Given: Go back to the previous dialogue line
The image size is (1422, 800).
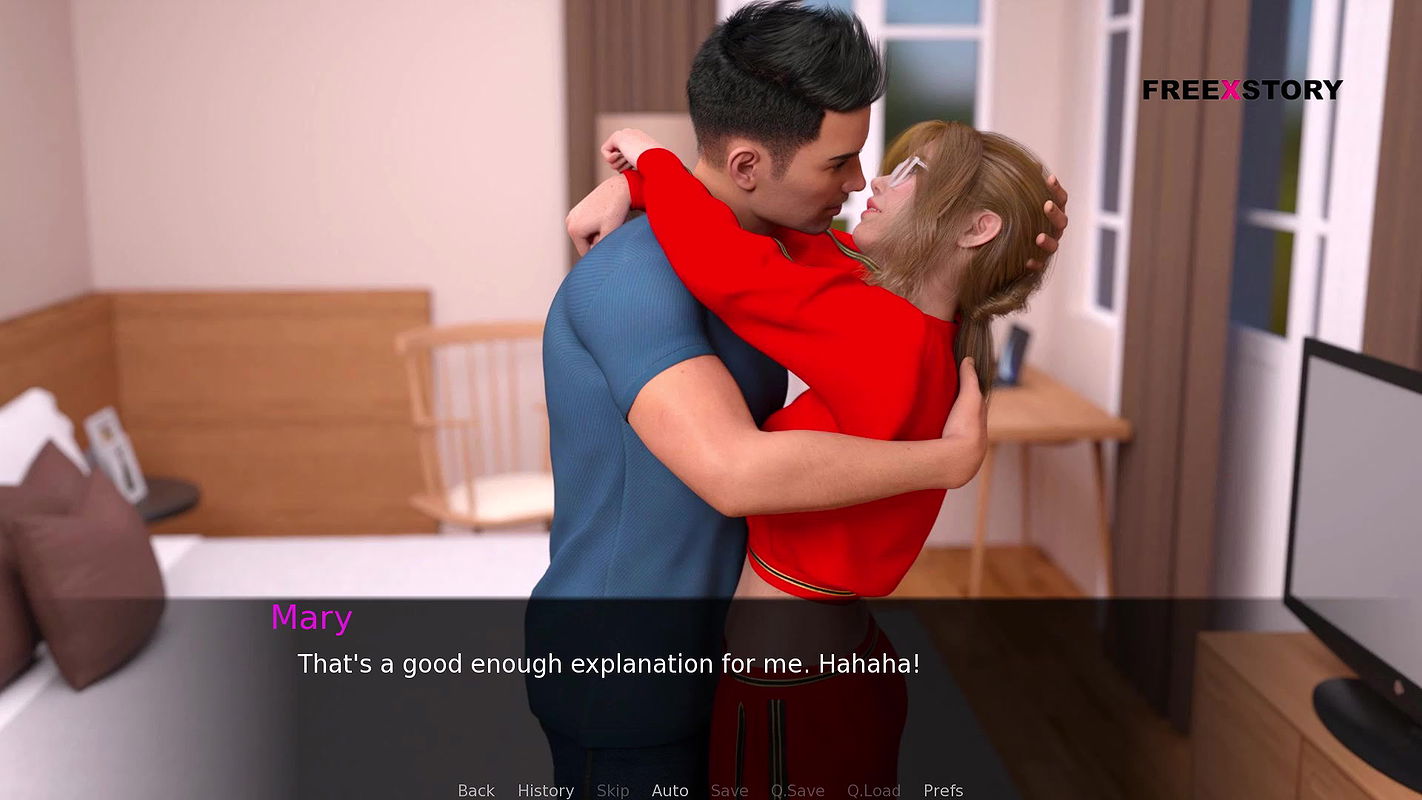Looking at the screenshot, I should (475, 790).
